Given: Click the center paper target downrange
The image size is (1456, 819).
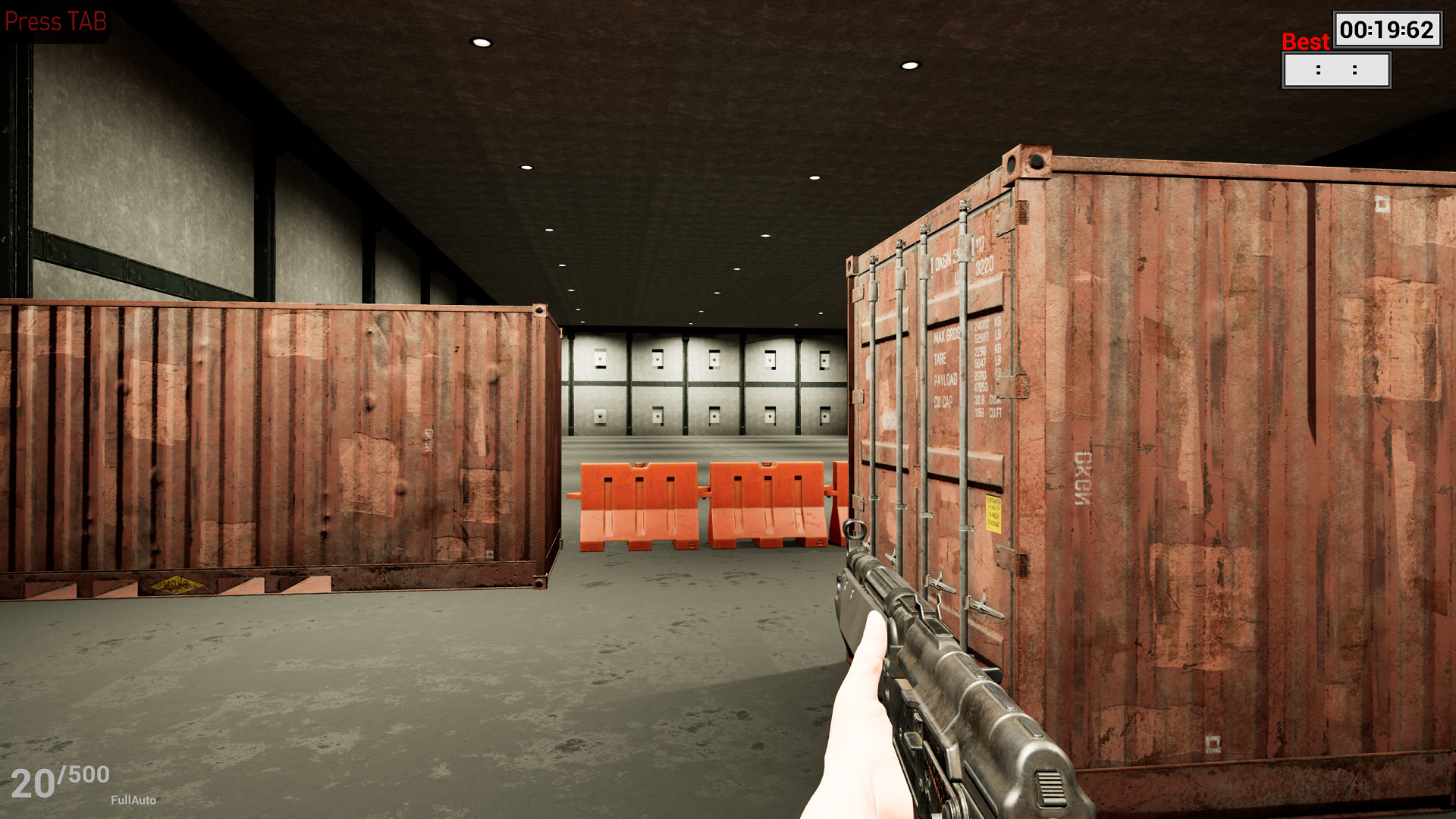Looking at the screenshot, I should pyautogui.click(x=714, y=359).
